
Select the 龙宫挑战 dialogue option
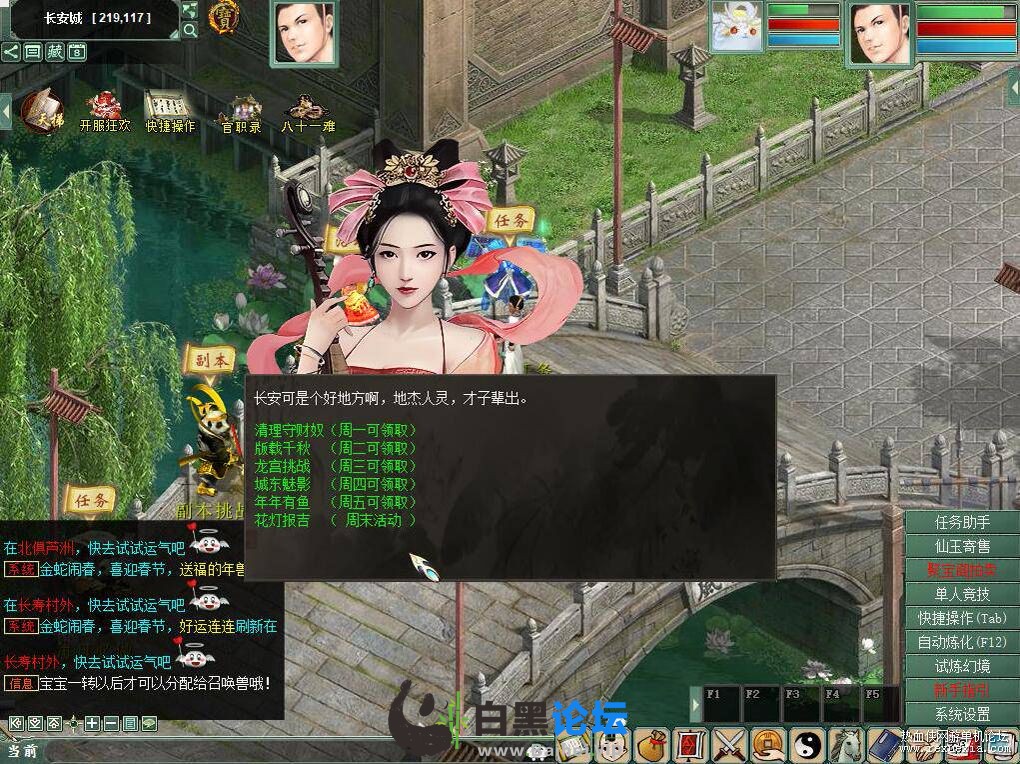click(283, 466)
